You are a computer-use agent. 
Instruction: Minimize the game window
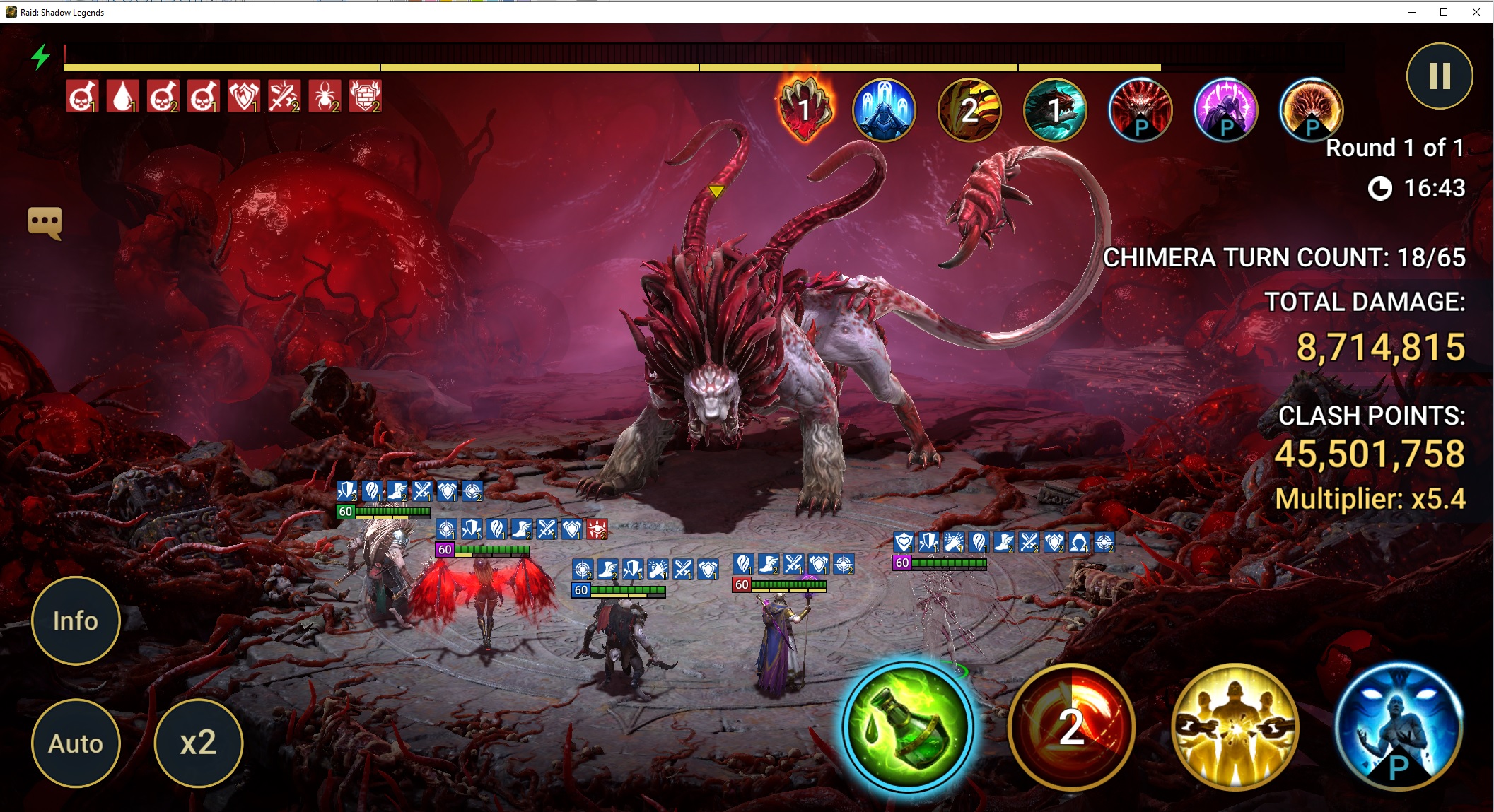(1411, 12)
